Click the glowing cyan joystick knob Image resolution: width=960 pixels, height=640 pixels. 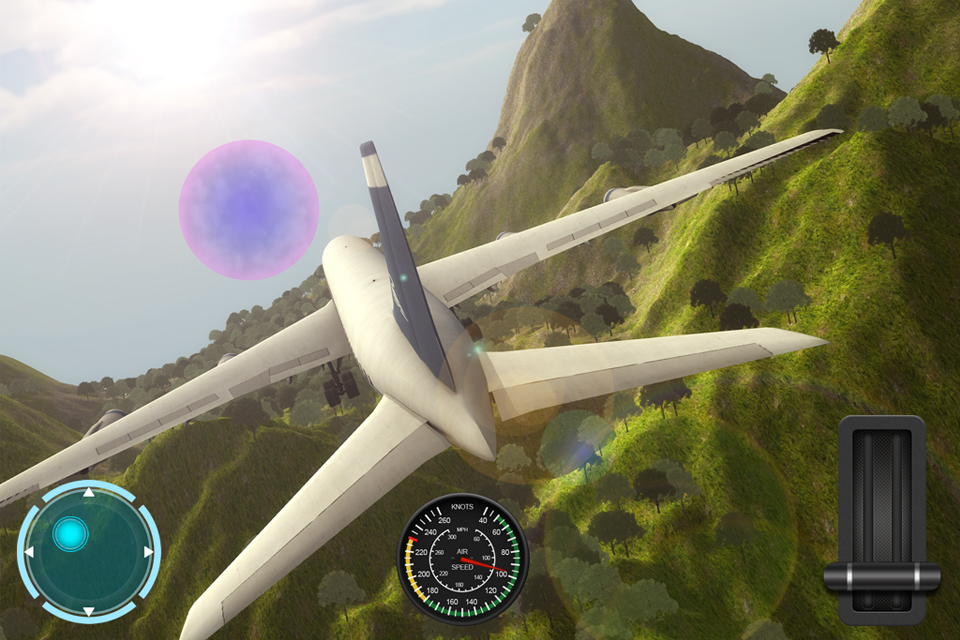[x=70, y=535]
